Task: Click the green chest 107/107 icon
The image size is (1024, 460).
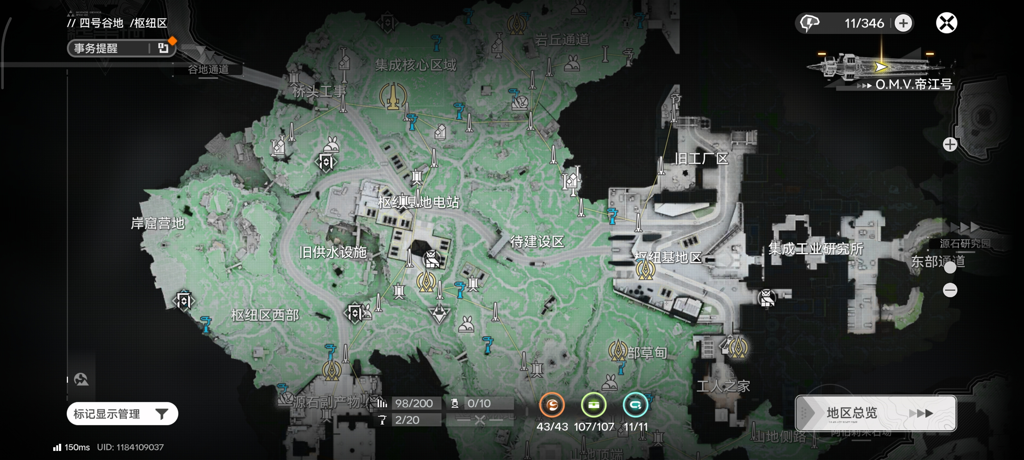Action: pyautogui.click(x=594, y=405)
